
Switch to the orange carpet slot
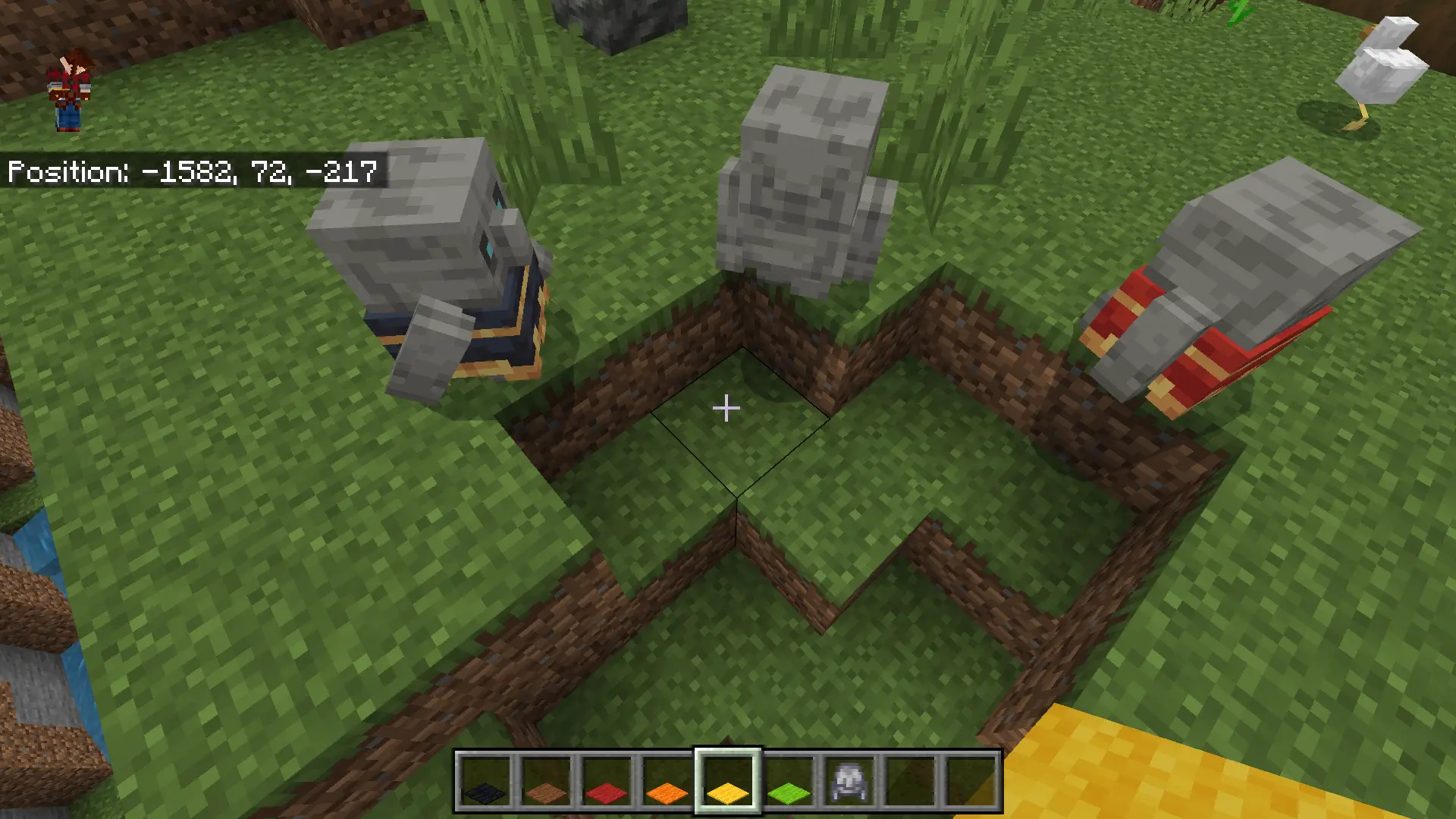click(667, 783)
